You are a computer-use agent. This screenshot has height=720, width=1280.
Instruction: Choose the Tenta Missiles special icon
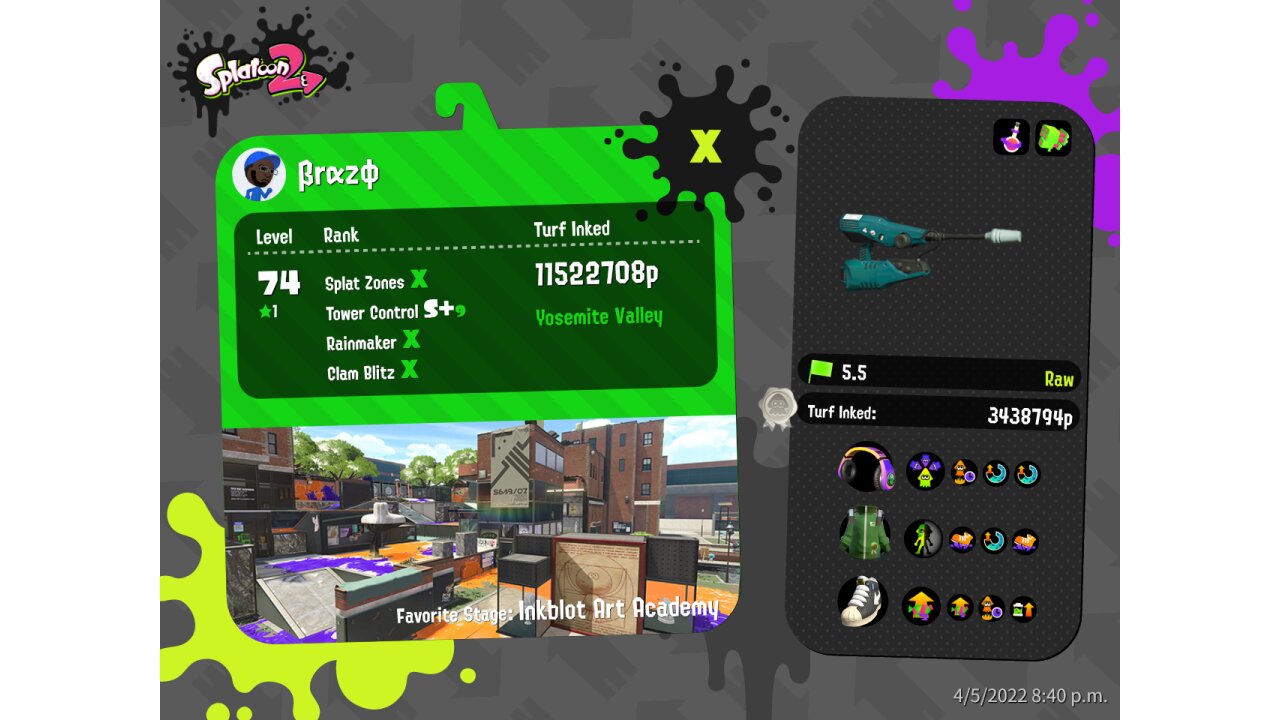click(1053, 138)
